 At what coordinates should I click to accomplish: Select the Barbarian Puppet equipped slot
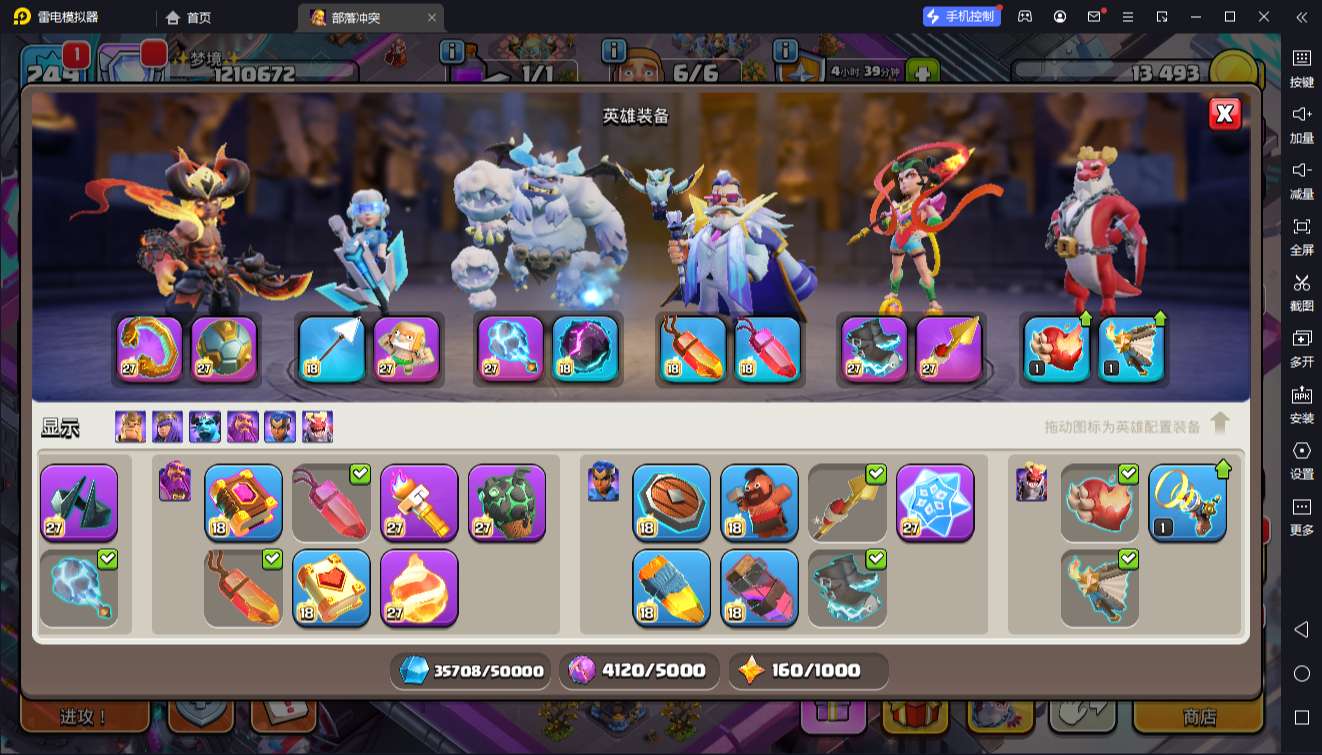coord(406,349)
